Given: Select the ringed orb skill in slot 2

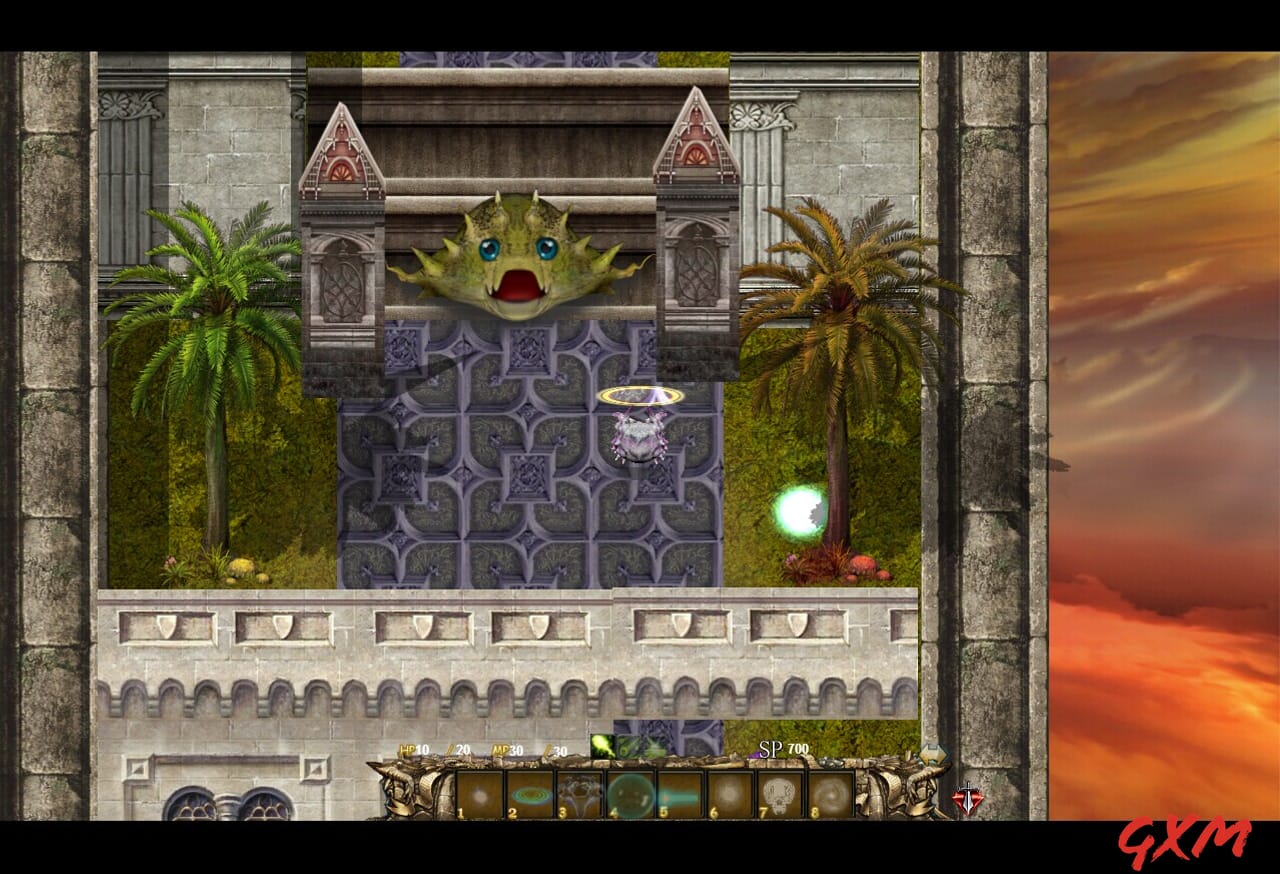Looking at the screenshot, I should [531, 793].
